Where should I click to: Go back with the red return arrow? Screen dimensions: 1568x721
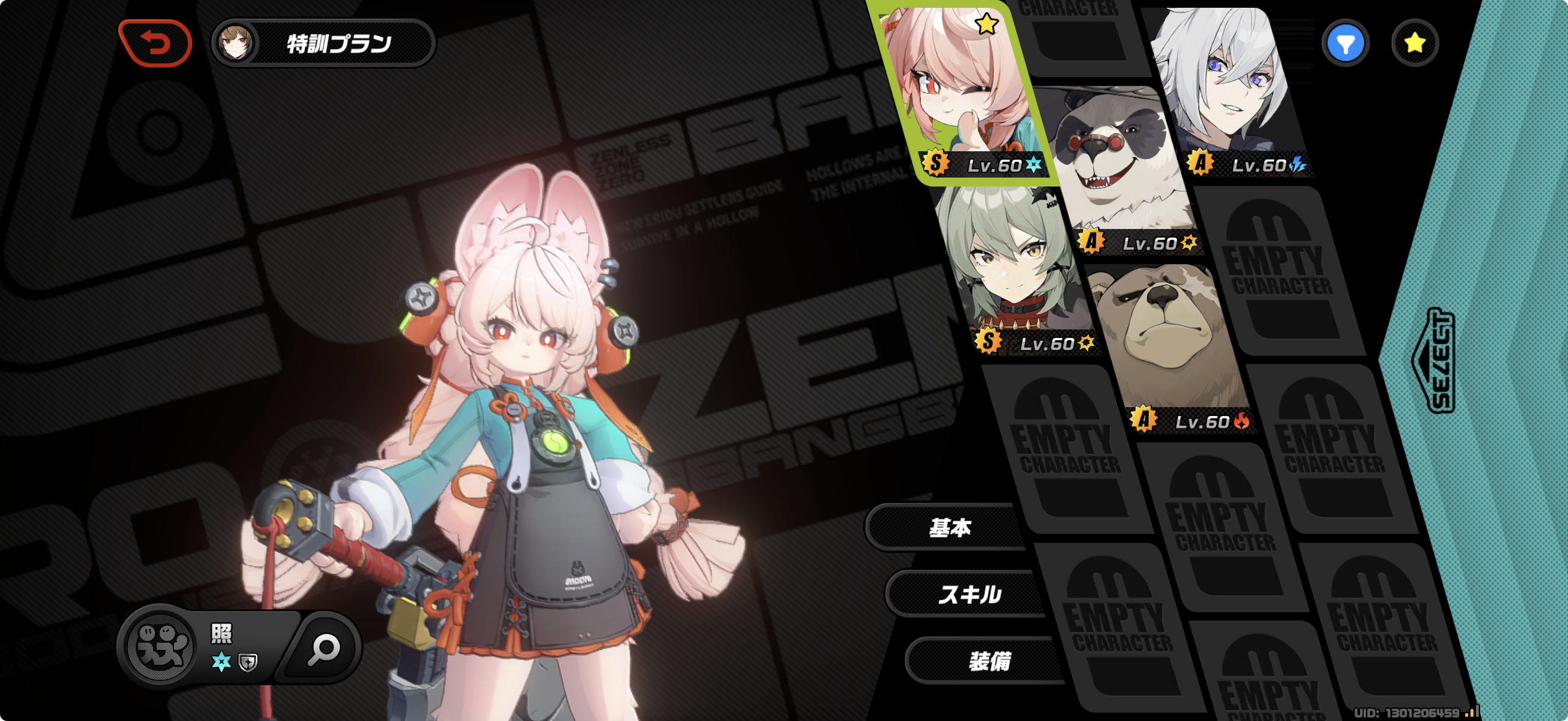[x=156, y=43]
